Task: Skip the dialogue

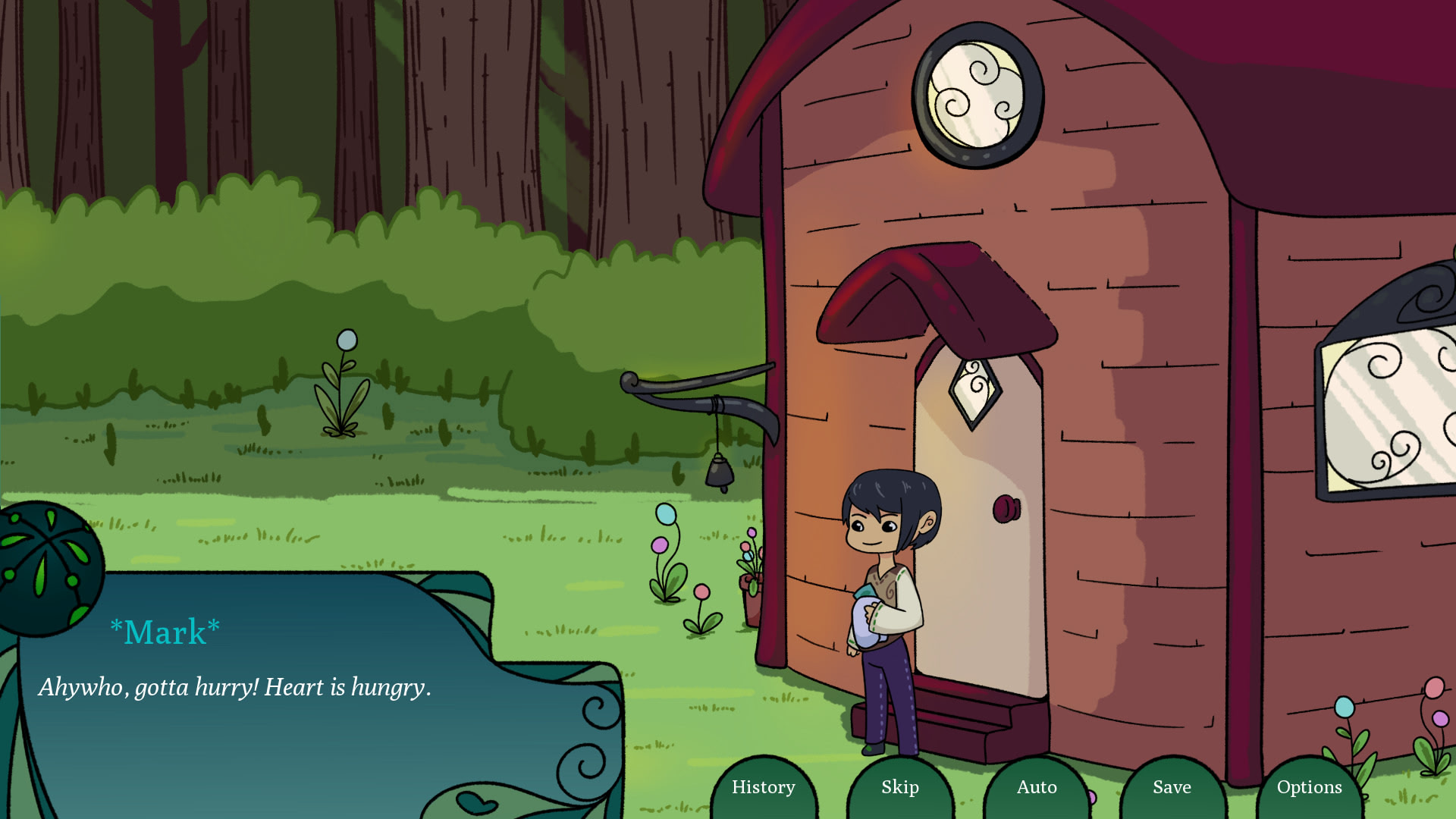Action: click(x=900, y=787)
